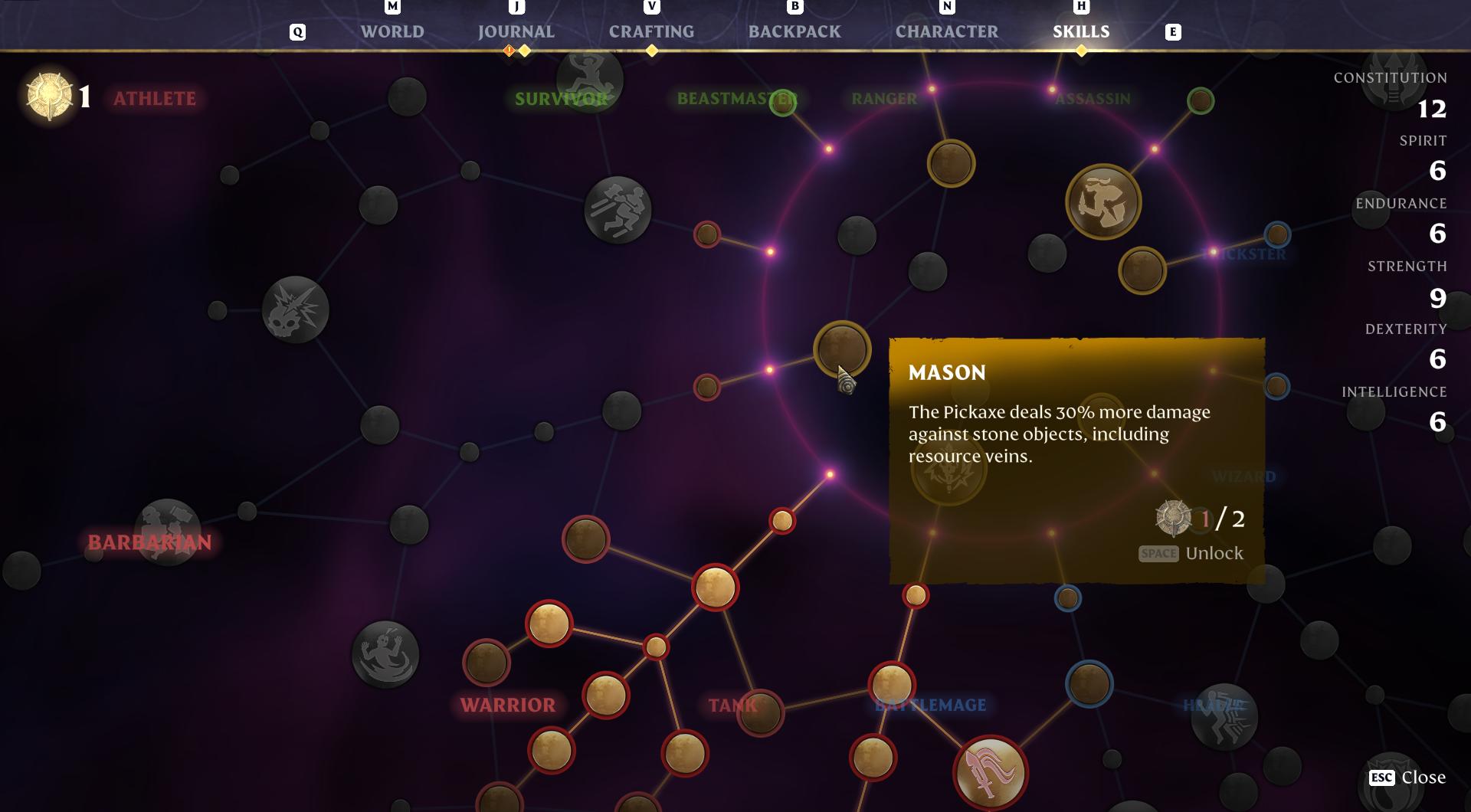Go to the Journal tab with alert marker

[x=516, y=32]
